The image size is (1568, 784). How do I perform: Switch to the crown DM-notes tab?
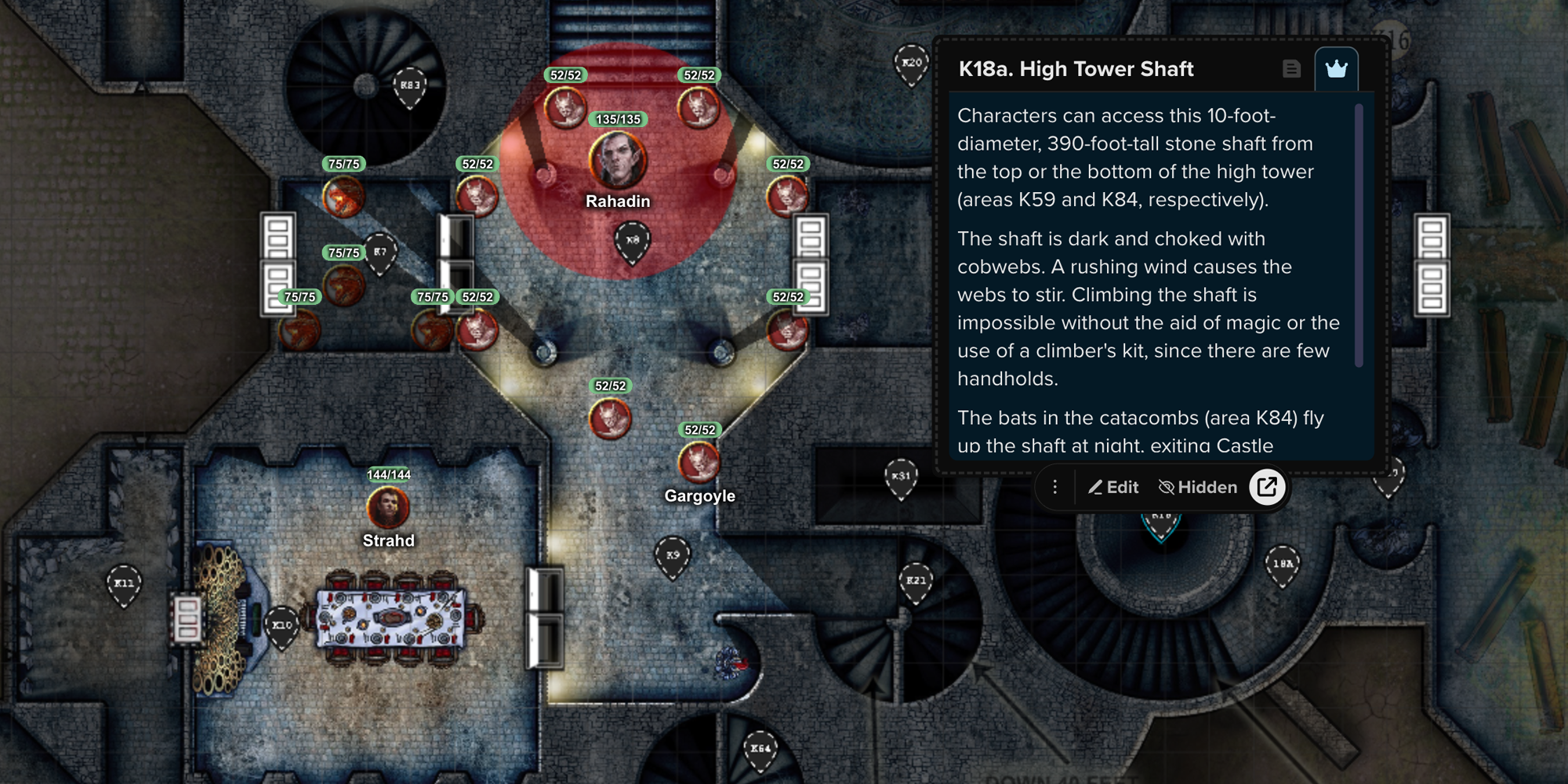tap(1338, 67)
